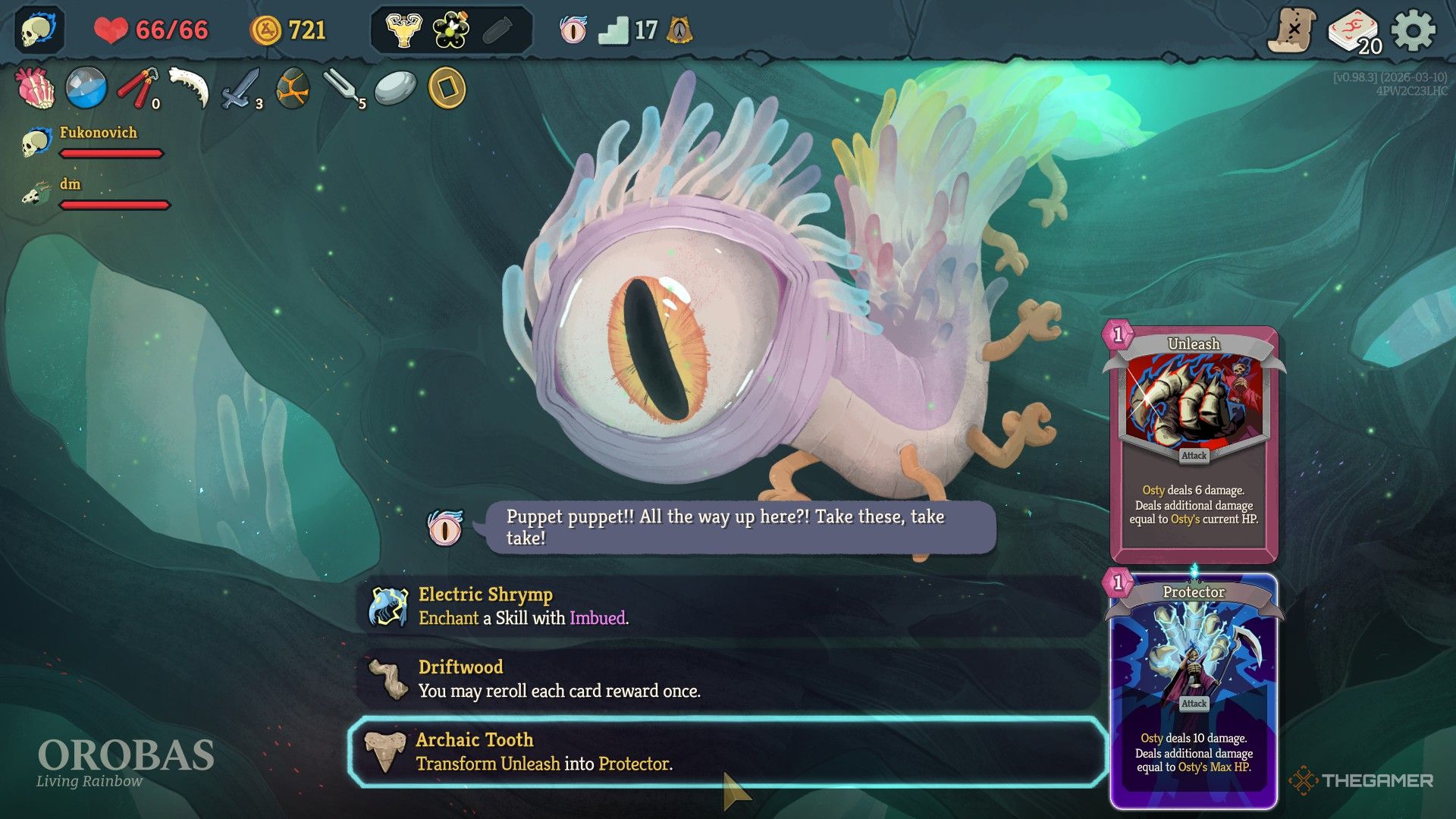
Task: Inspect the tuning fork relic
Action: (x=343, y=89)
